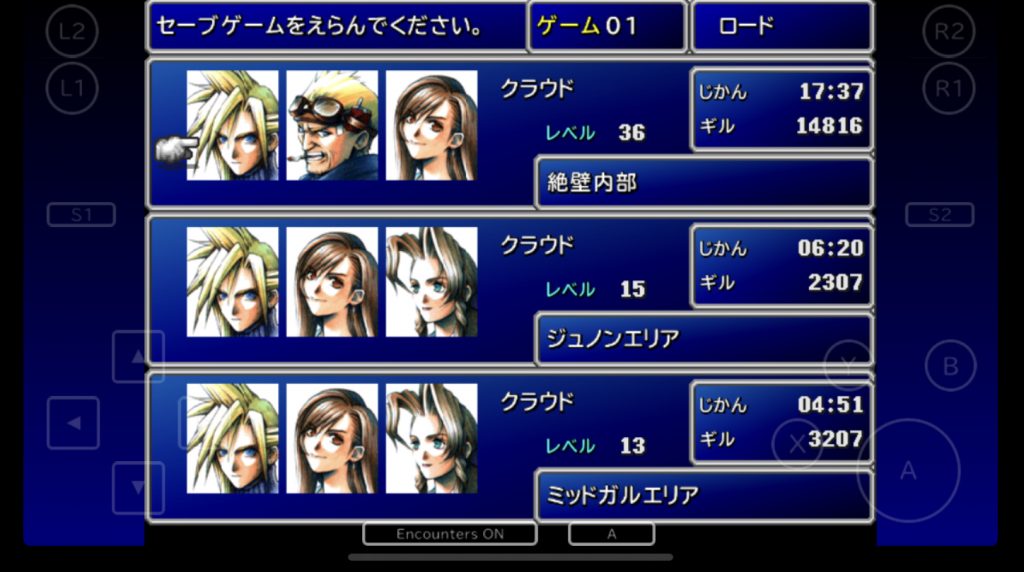
Task: Load the ミッドガルエリア level 13 save
Action: coord(510,447)
